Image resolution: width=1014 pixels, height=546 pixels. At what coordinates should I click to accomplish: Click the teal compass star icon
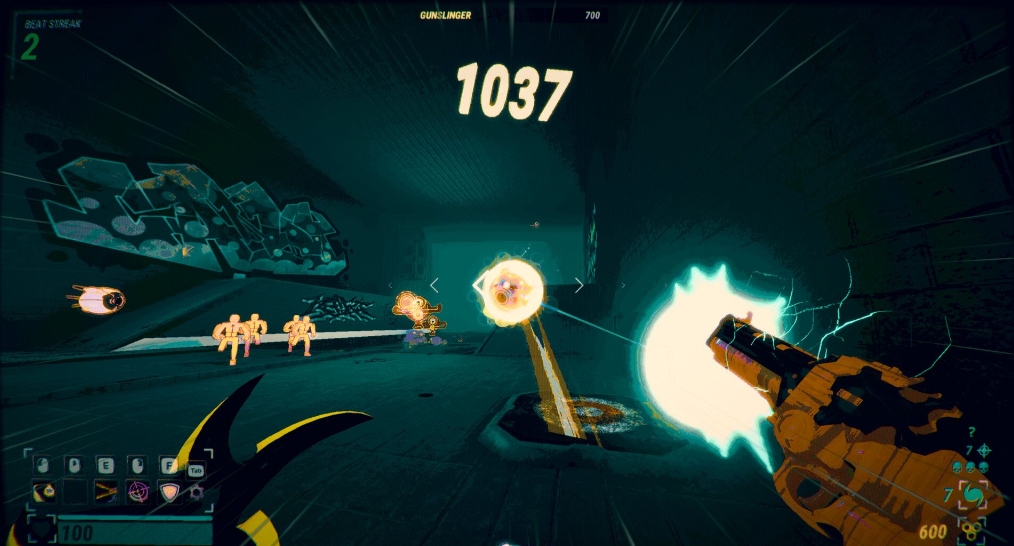983,450
